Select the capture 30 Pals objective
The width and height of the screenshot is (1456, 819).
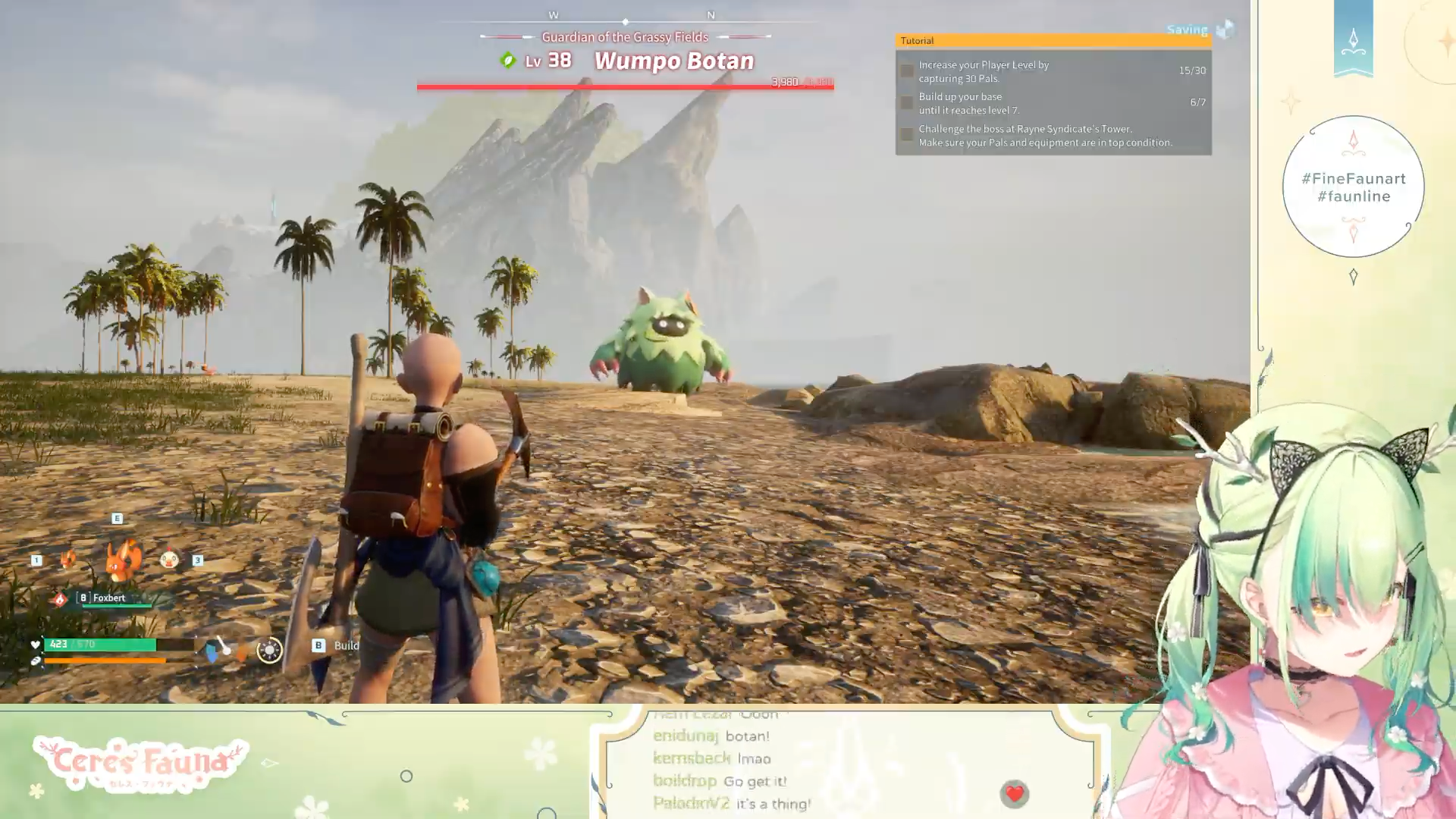coord(1053,71)
